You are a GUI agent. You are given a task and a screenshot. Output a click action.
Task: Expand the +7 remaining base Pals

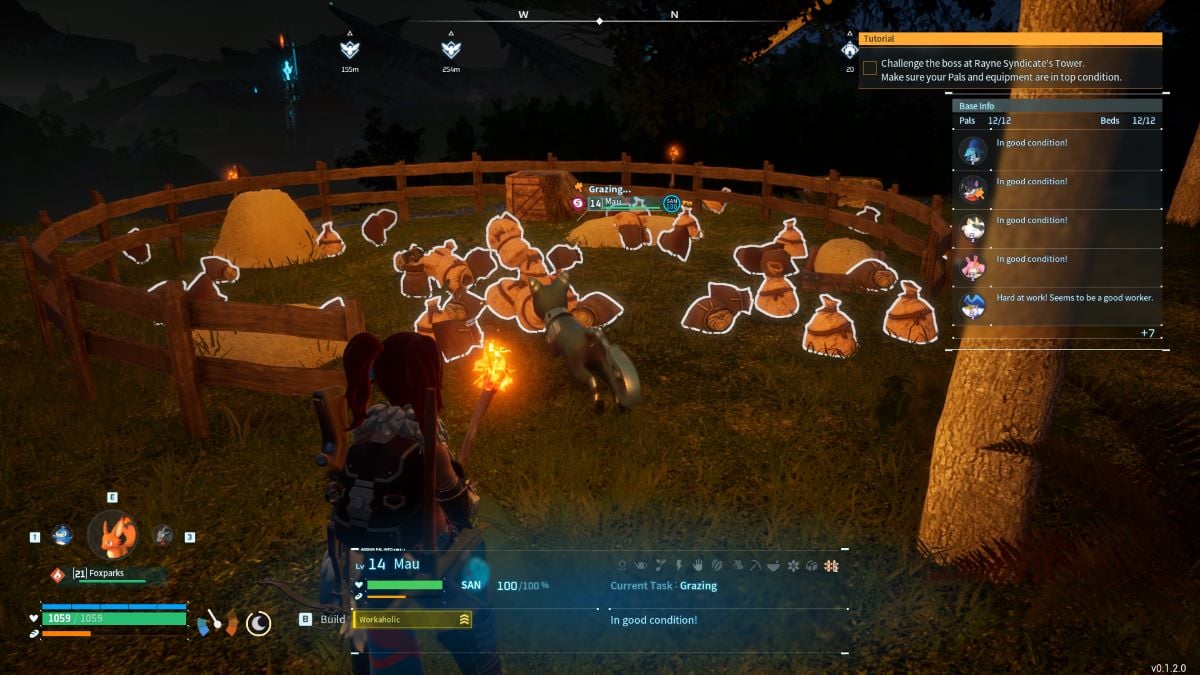click(x=1147, y=332)
